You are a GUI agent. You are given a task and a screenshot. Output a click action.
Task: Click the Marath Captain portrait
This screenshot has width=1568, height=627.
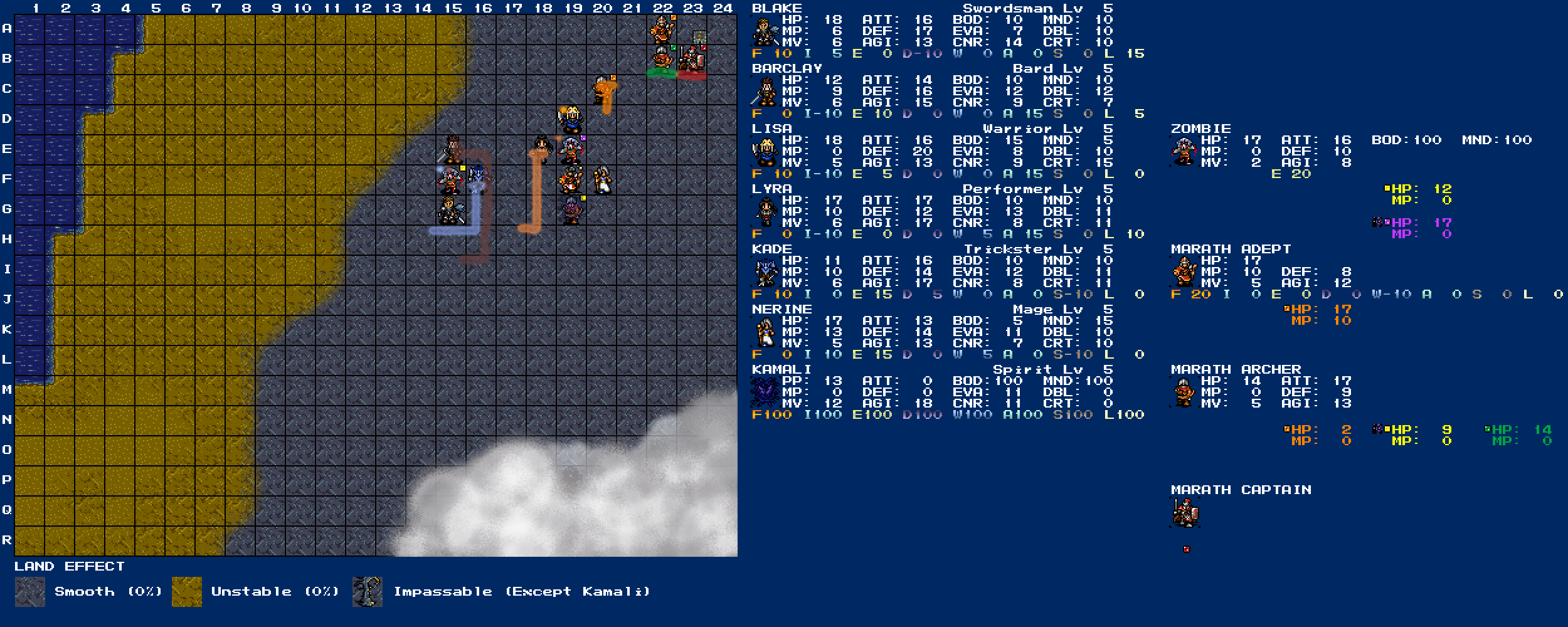[1184, 513]
